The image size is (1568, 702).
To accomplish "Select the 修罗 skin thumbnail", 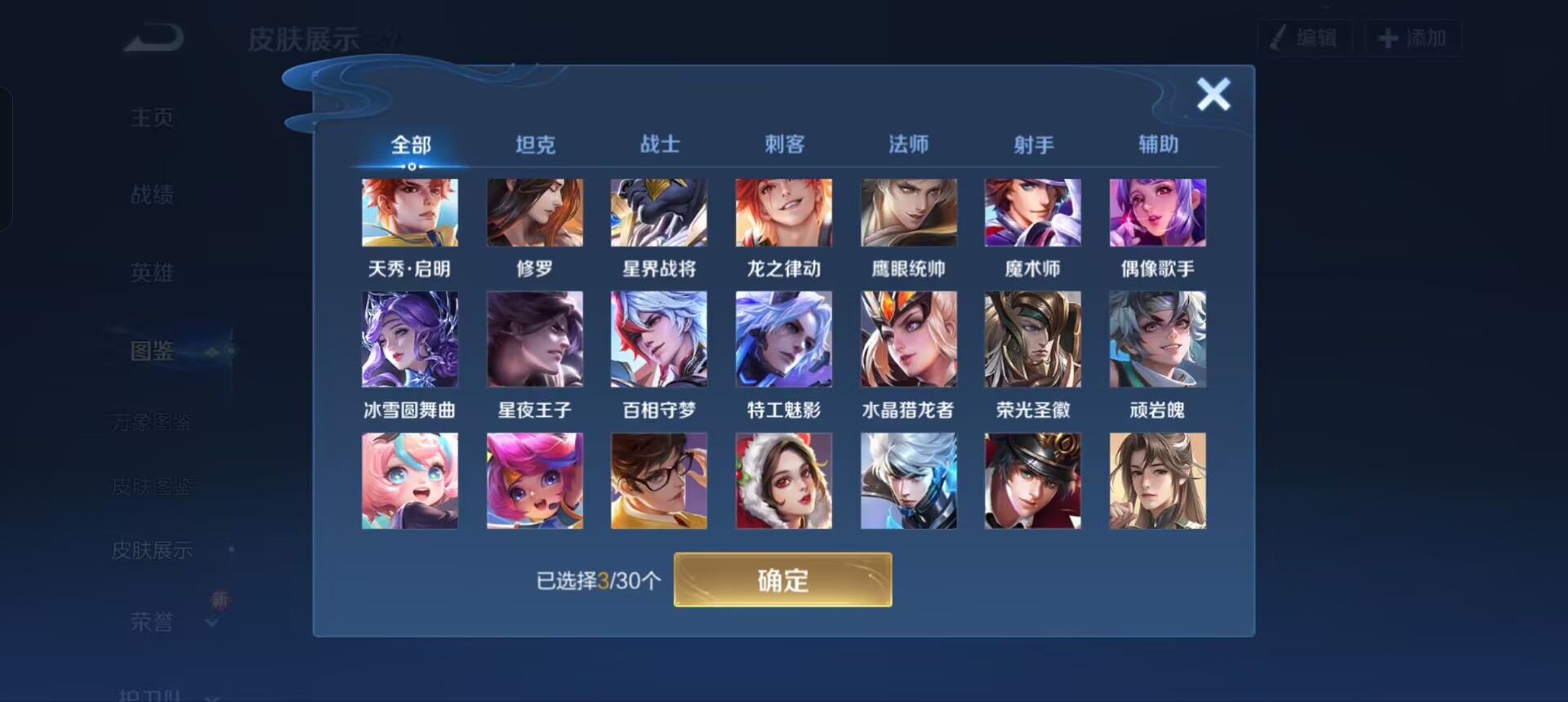I will pyautogui.click(x=535, y=212).
